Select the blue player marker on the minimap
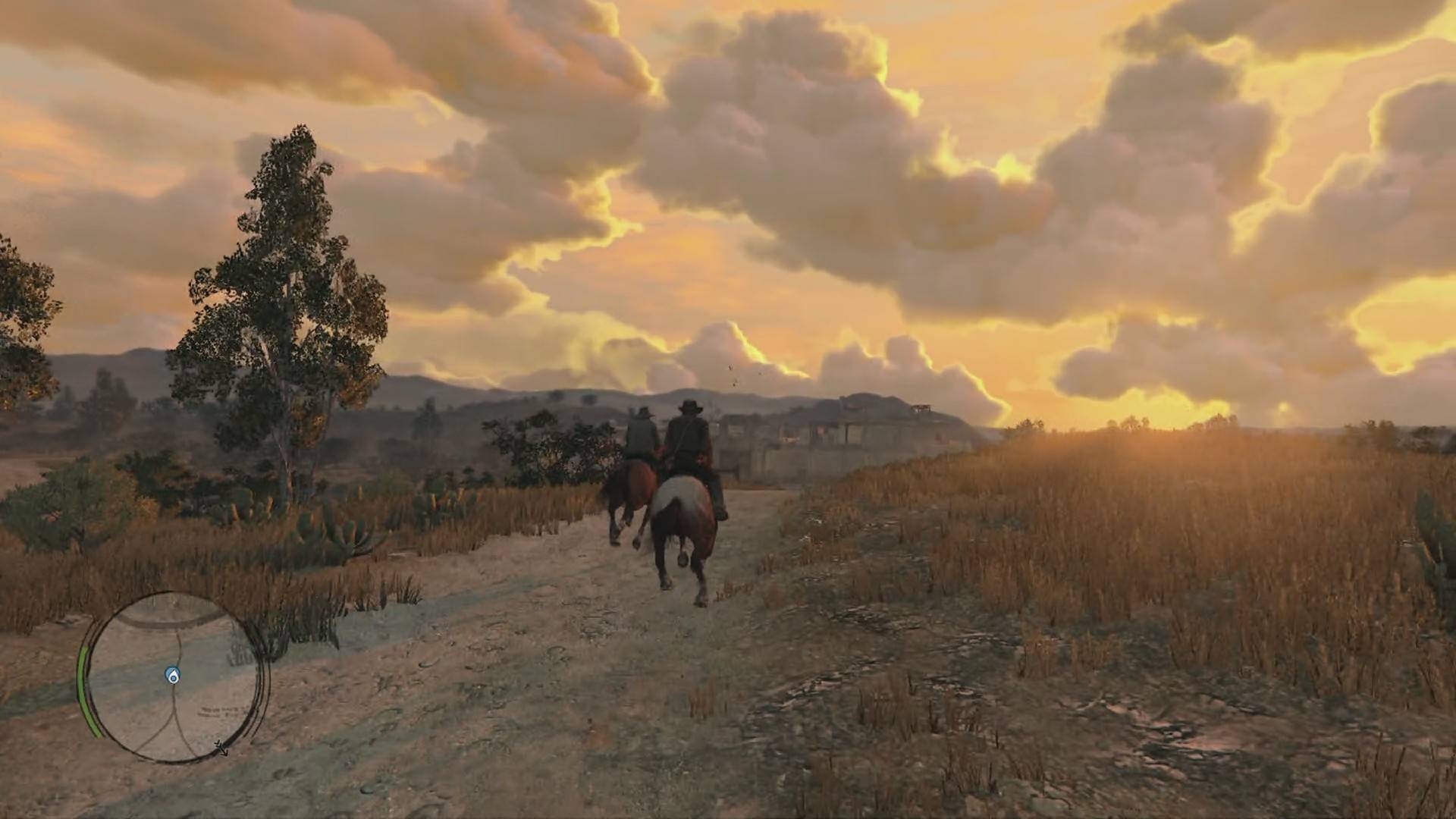The width and height of the screenshot is (1456, 819). (173, 676)
